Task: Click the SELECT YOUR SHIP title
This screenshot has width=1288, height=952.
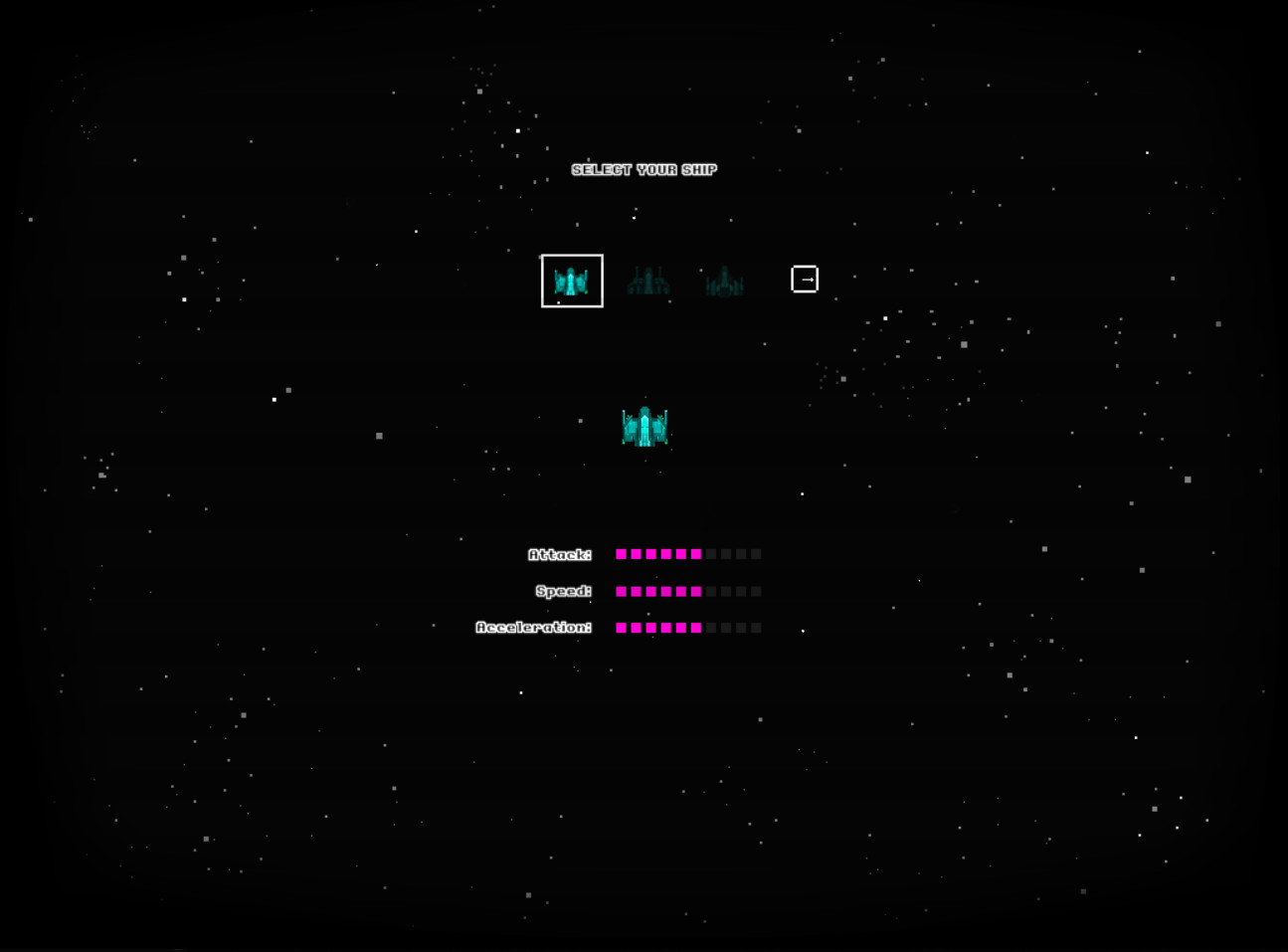Action: tap(645, 169)
